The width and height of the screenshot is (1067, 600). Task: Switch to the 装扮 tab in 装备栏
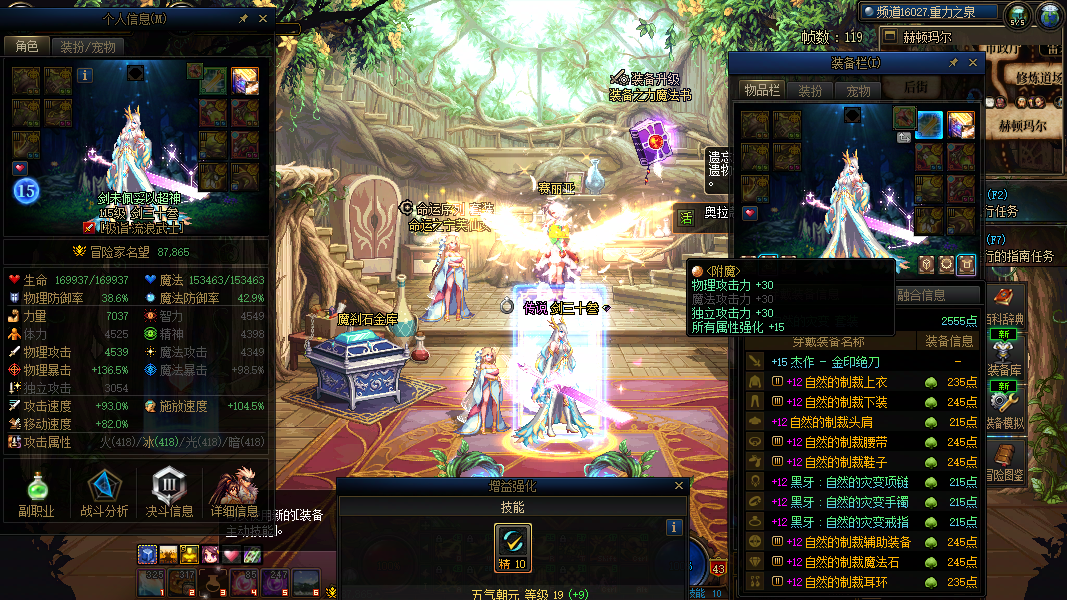(x=810, y=90)
